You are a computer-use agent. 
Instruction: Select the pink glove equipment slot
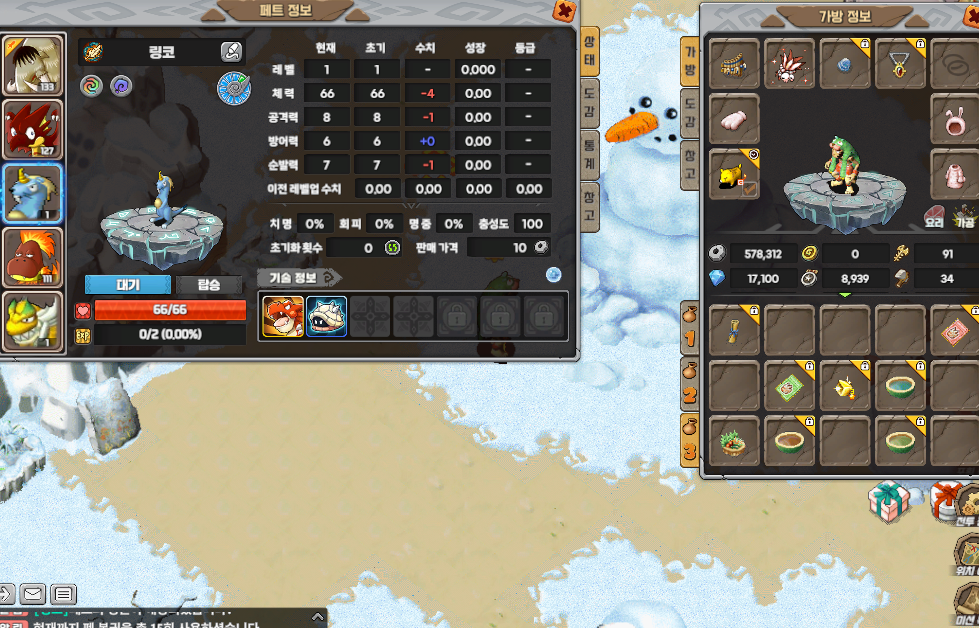[x=735, y=118]
